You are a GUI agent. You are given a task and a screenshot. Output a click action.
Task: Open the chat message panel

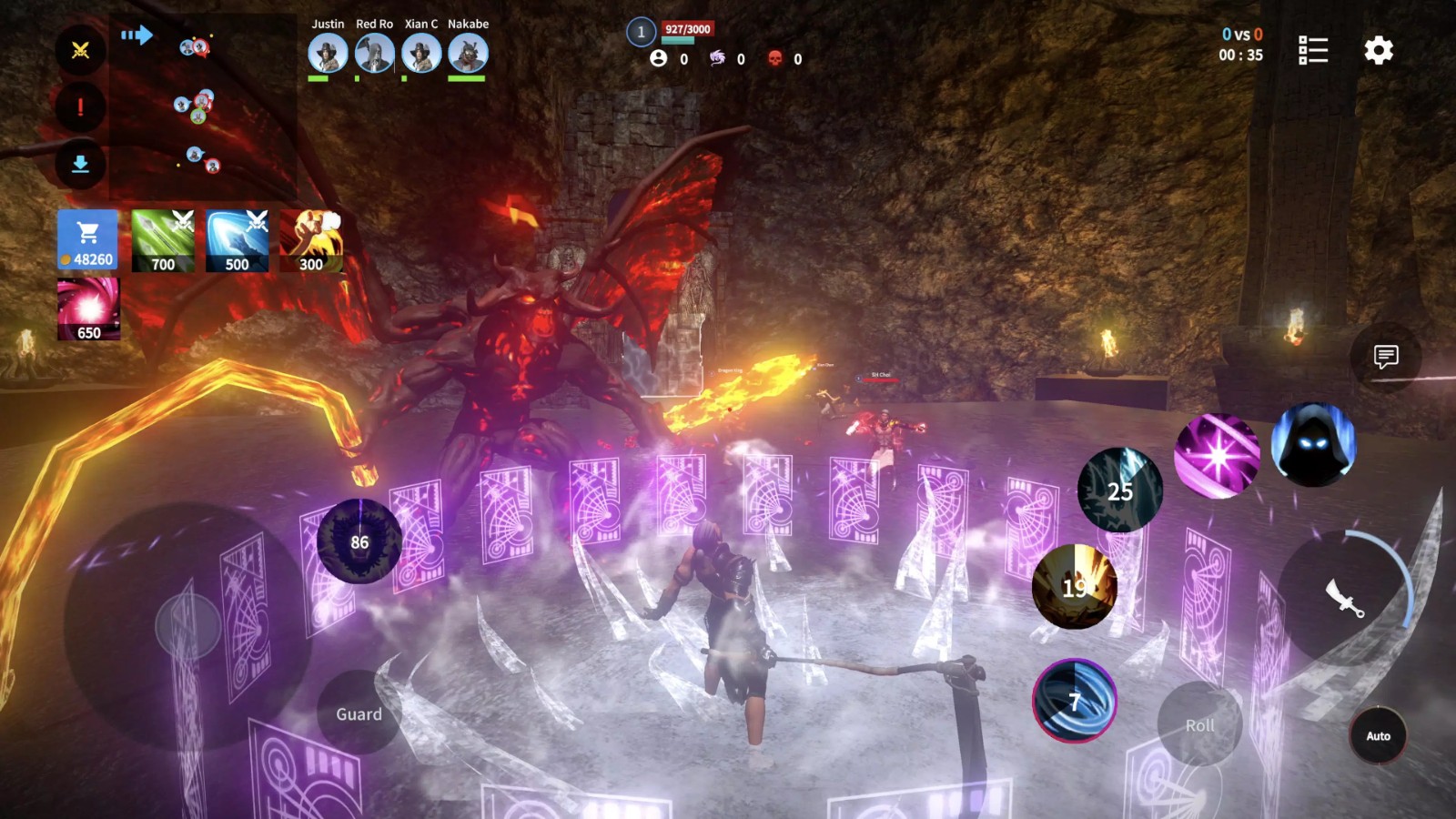(1386, 357)
